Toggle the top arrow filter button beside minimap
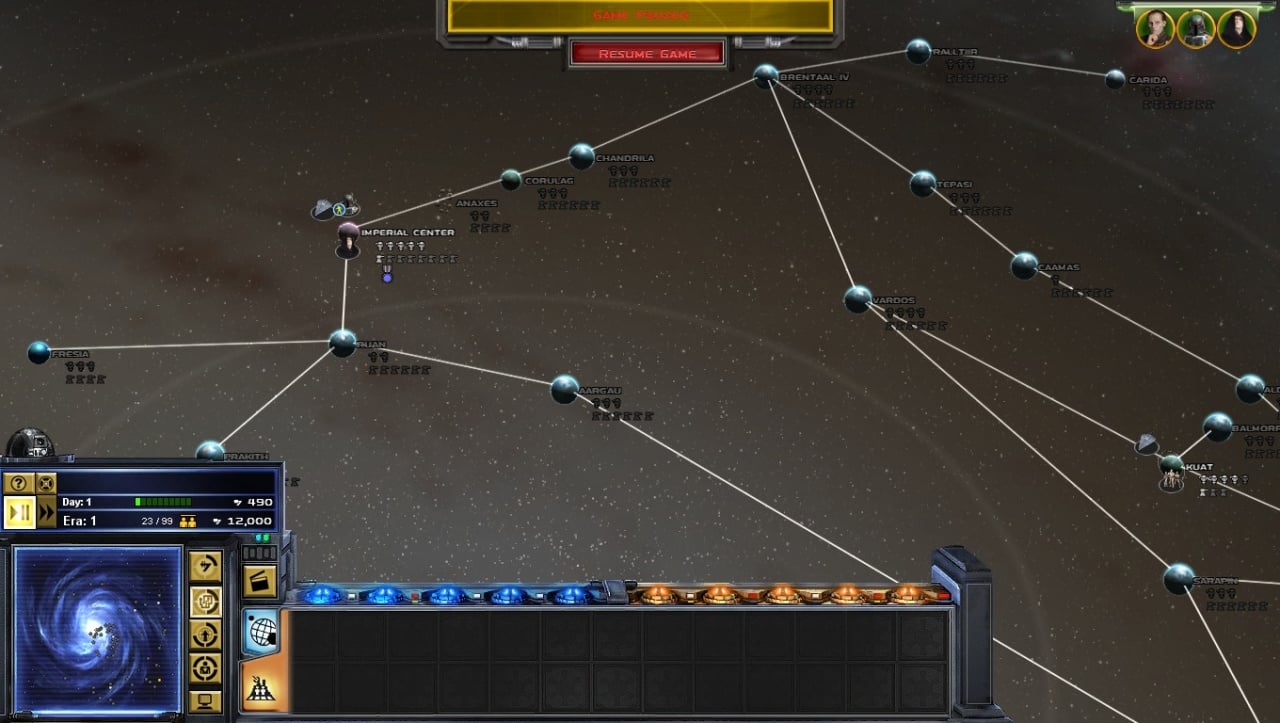 206,567
